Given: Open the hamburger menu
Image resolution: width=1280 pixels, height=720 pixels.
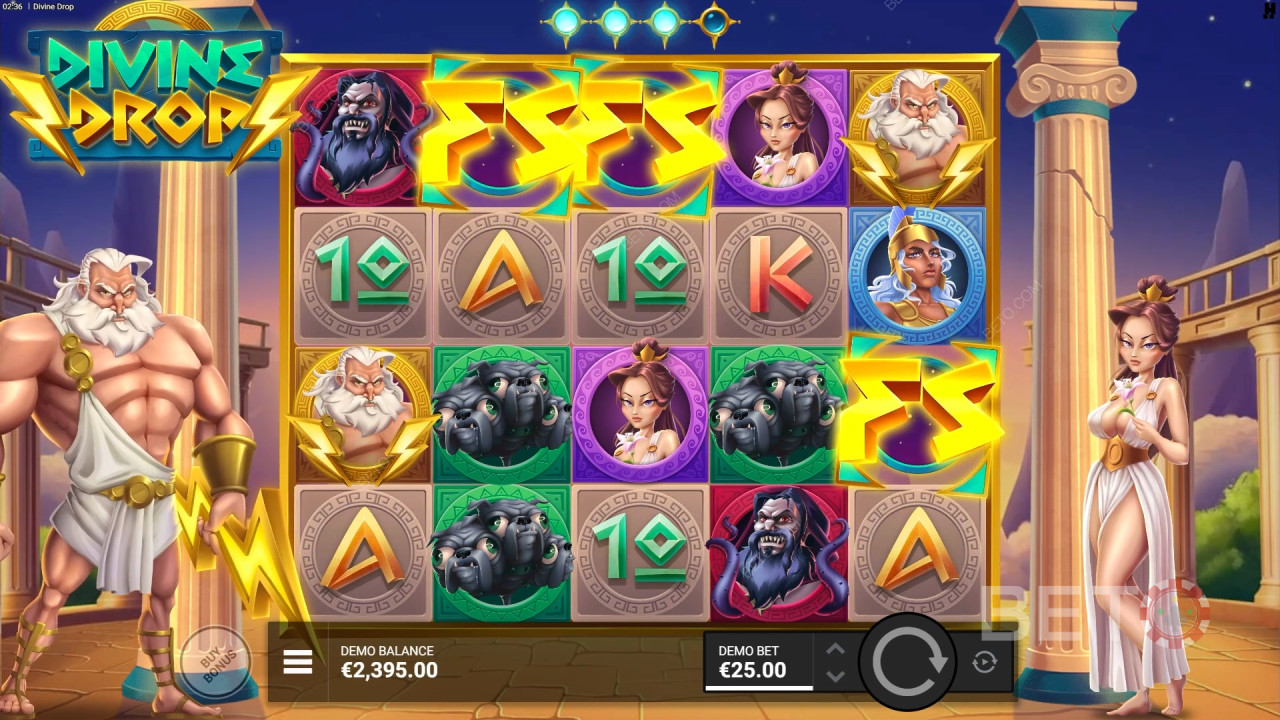Looking at the screenshot, I should click(298, 661).
